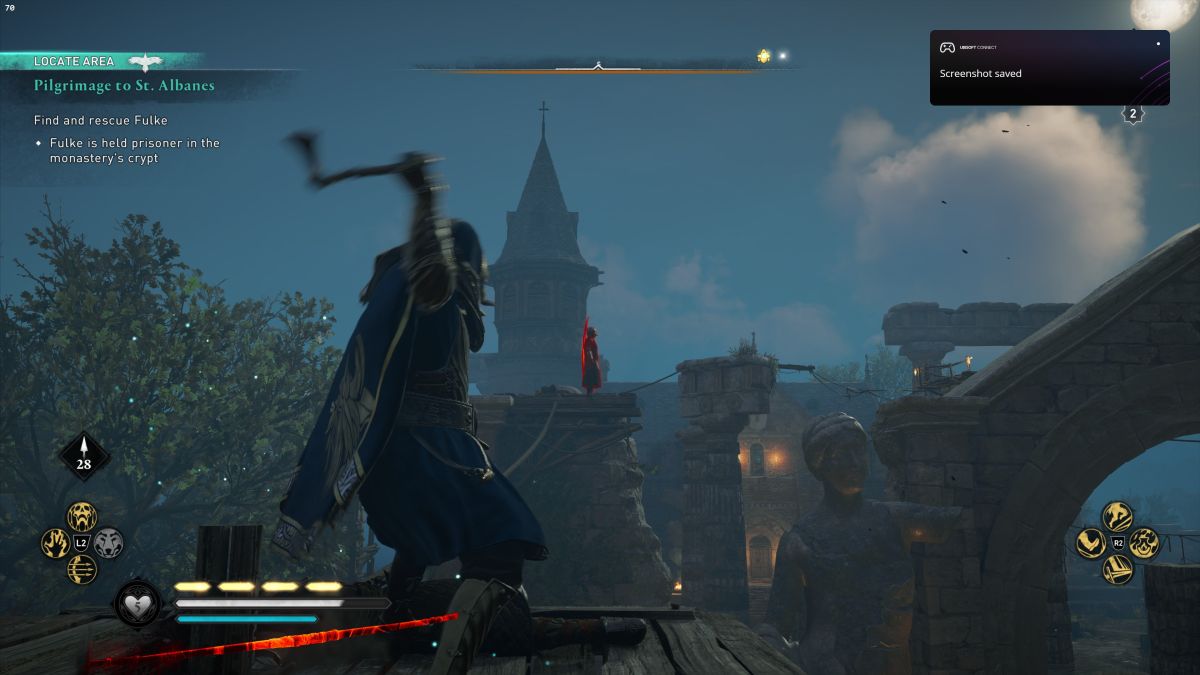Image resolution: width=1200 pixels, height=675 pixels.
Task: Use a ration from the heart icon
Action: pyautogui.click(x=138, y=604)
